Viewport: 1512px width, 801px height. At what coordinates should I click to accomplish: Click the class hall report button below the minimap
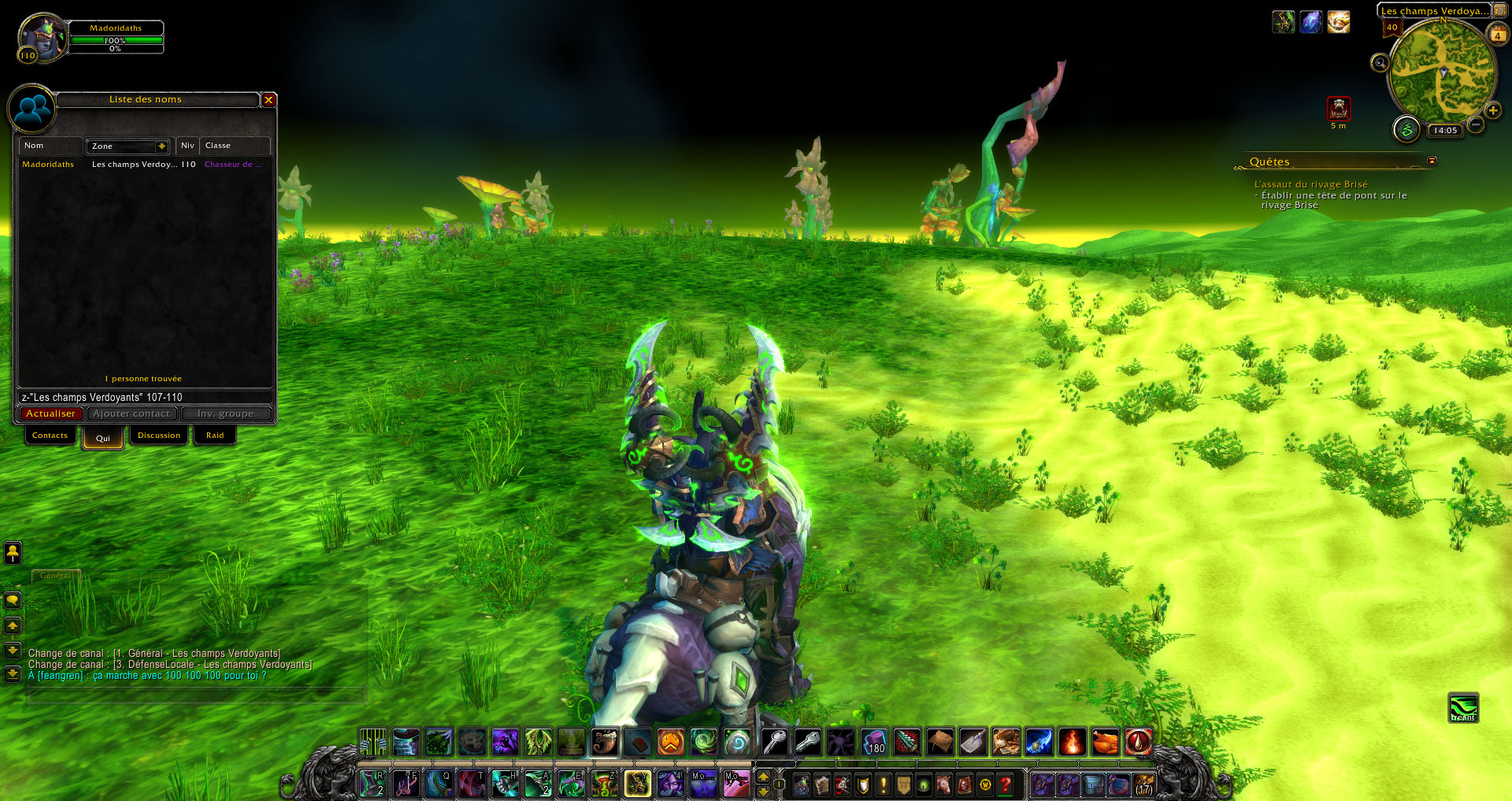point(1406,130)
